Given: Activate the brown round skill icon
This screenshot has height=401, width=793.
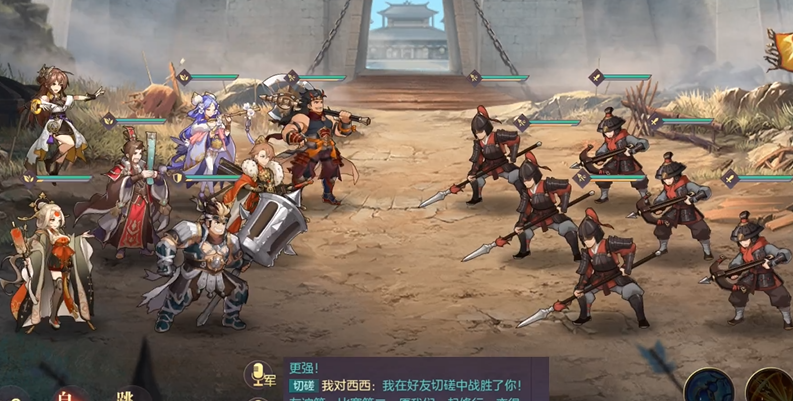Looking at the screenshot, I should 770,388.
